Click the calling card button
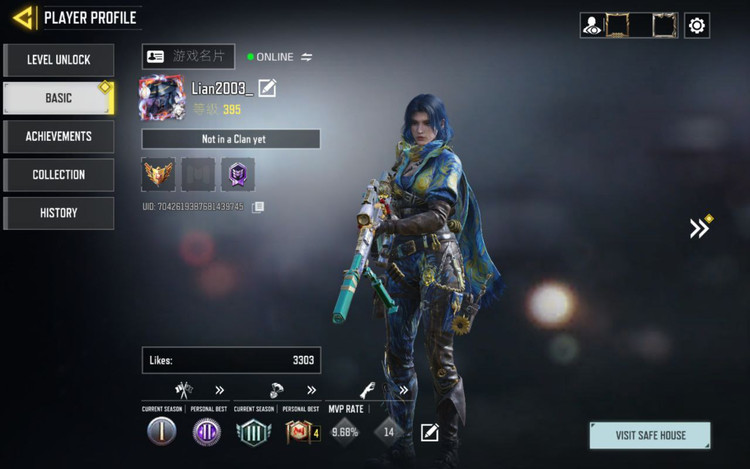Image resolution: width=750 pixels, height=469 pixels. click(188, 57)
